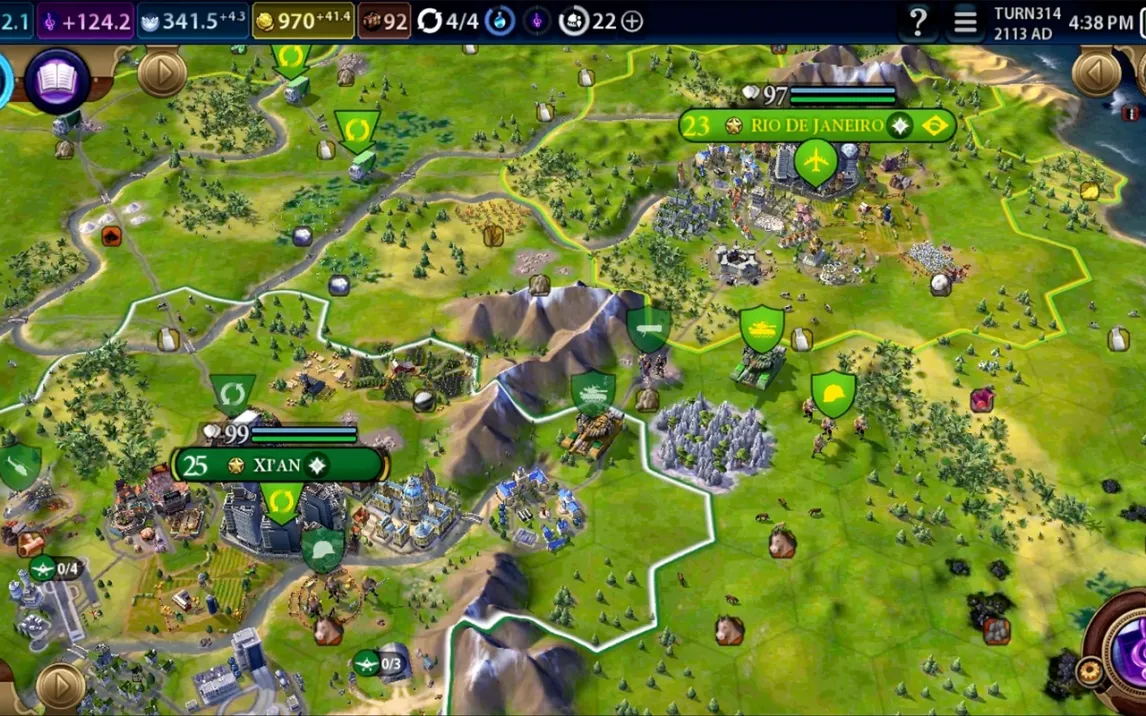Open the faith yield 341.5 panel
The width and height of the screenshot is (1146, 716).
pos(193,21)
